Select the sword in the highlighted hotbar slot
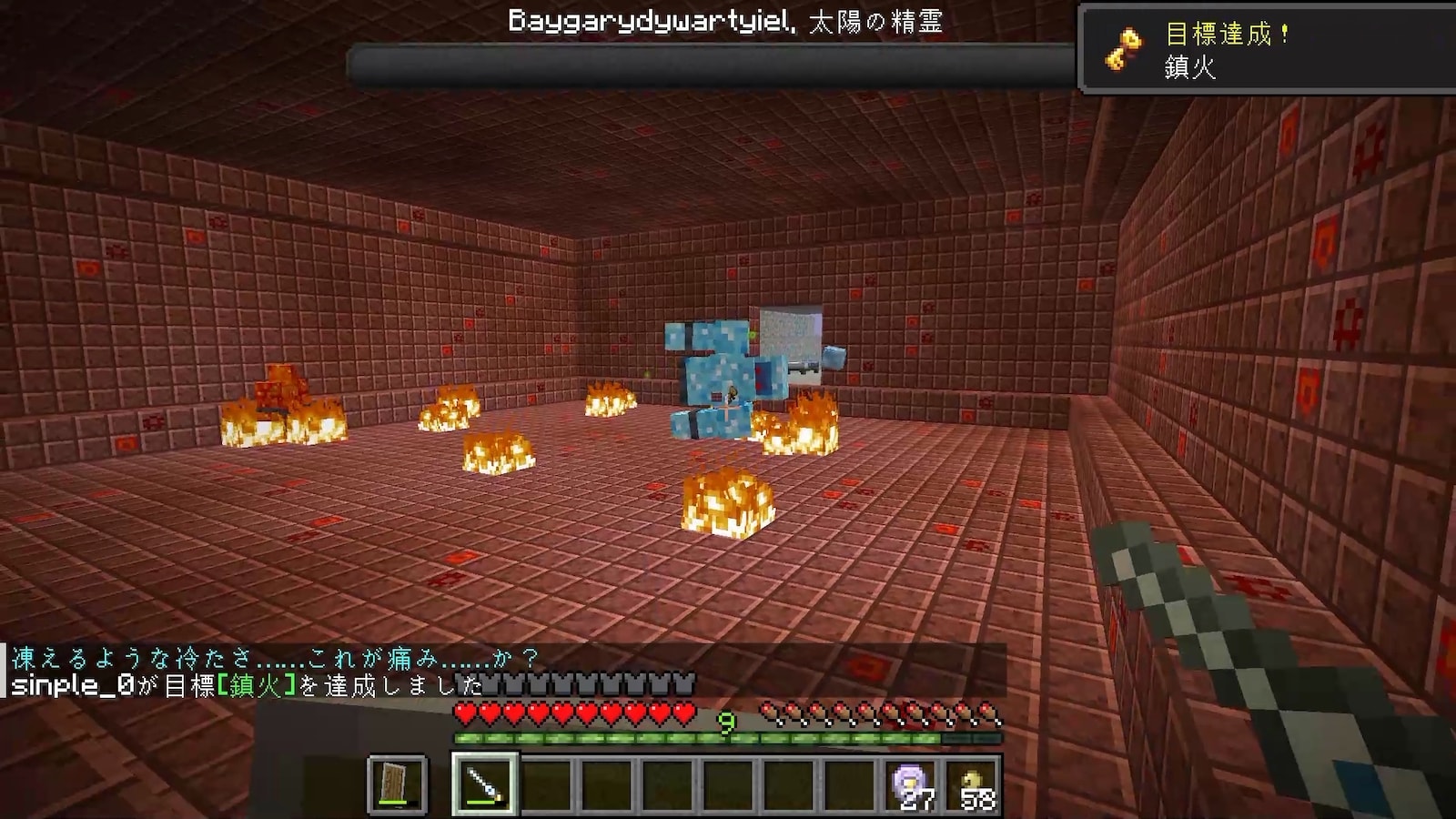Image resolution: width=1456 pixels, height=819 pixels. (485, 784)
